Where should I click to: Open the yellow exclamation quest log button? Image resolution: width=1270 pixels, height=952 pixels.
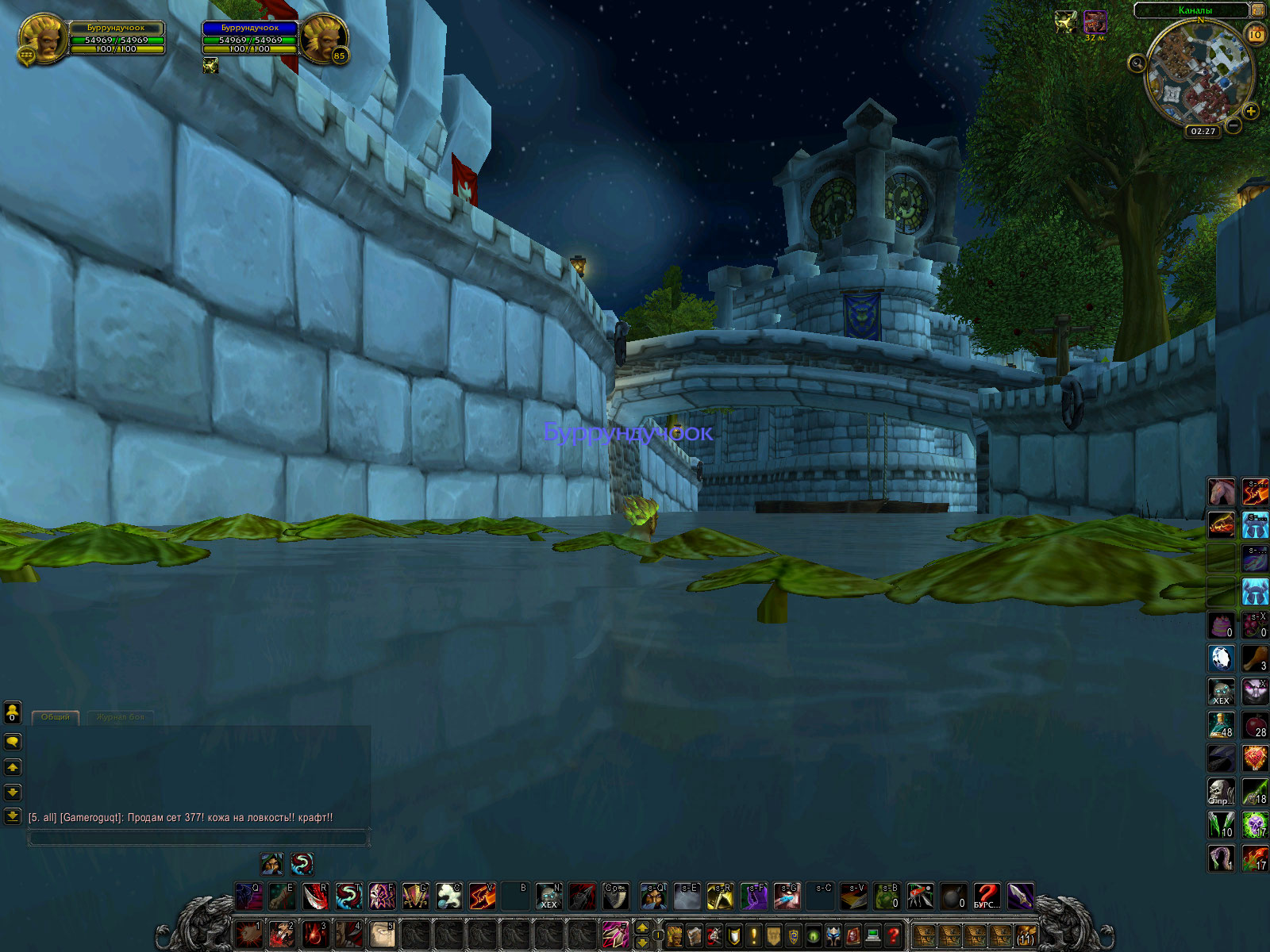(754, 936)
